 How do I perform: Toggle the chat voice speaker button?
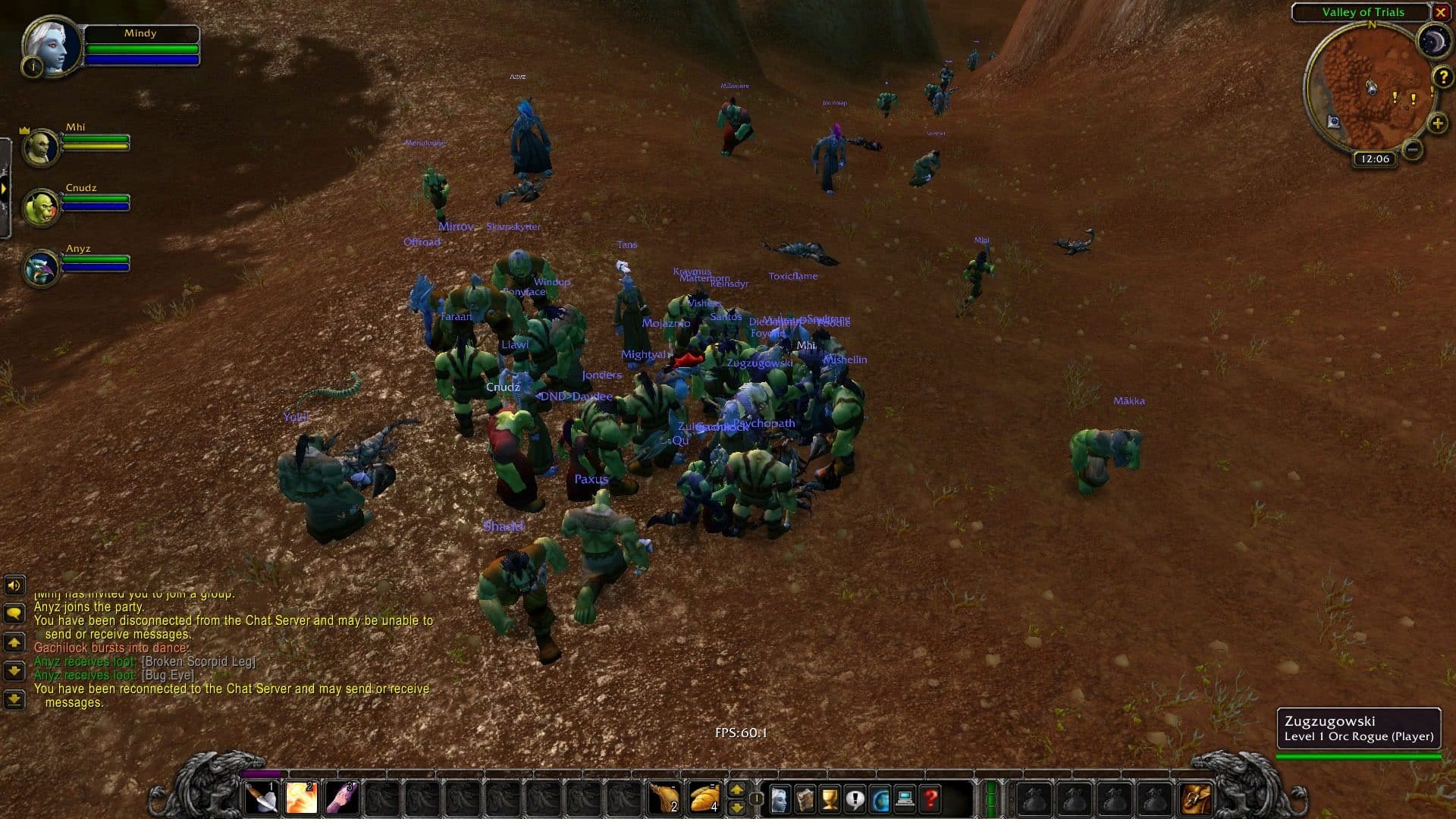pos(14,585)
